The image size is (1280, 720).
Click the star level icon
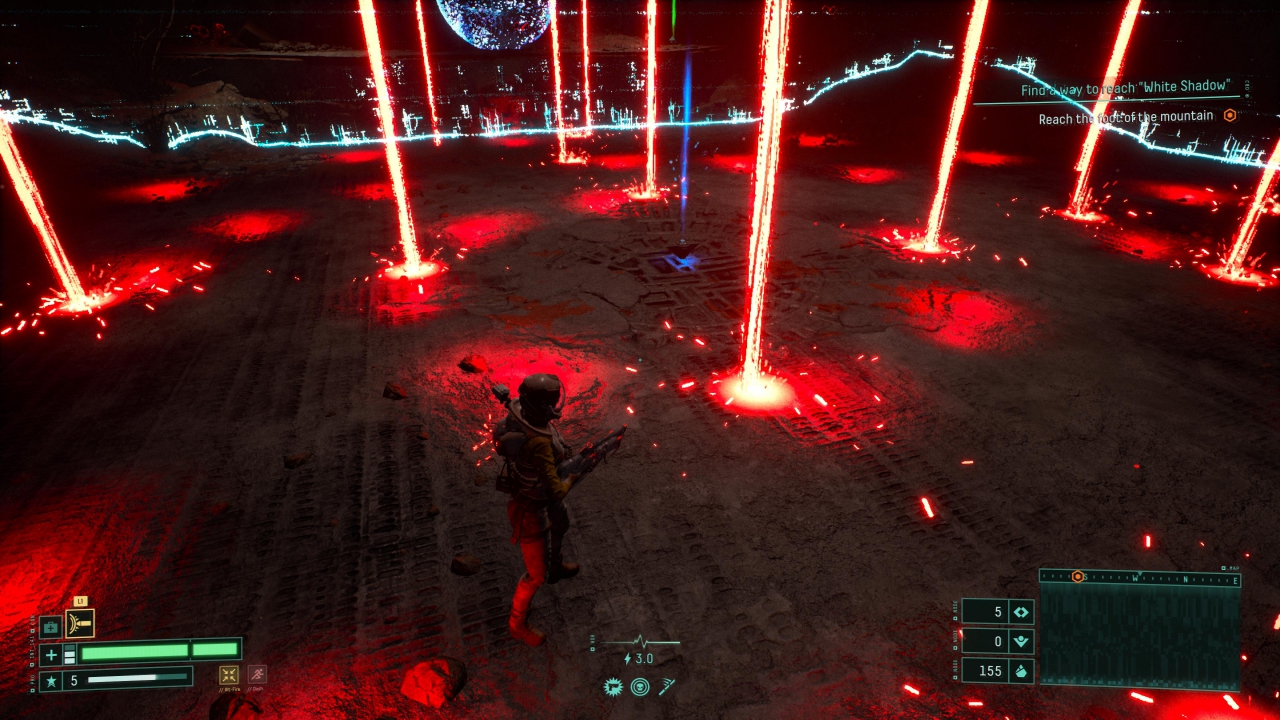[x=51, y=681]
